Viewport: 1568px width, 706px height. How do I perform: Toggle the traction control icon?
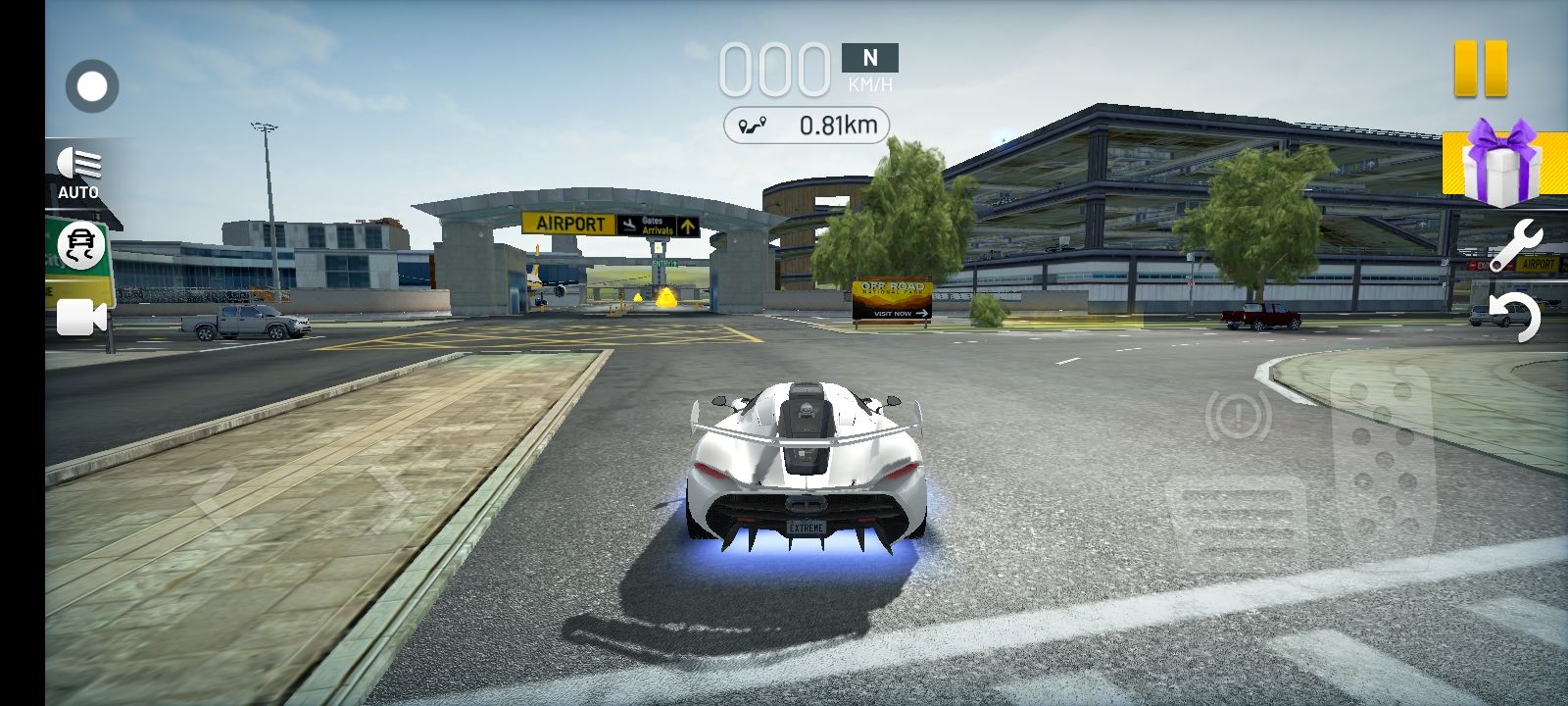click(80, 245)
